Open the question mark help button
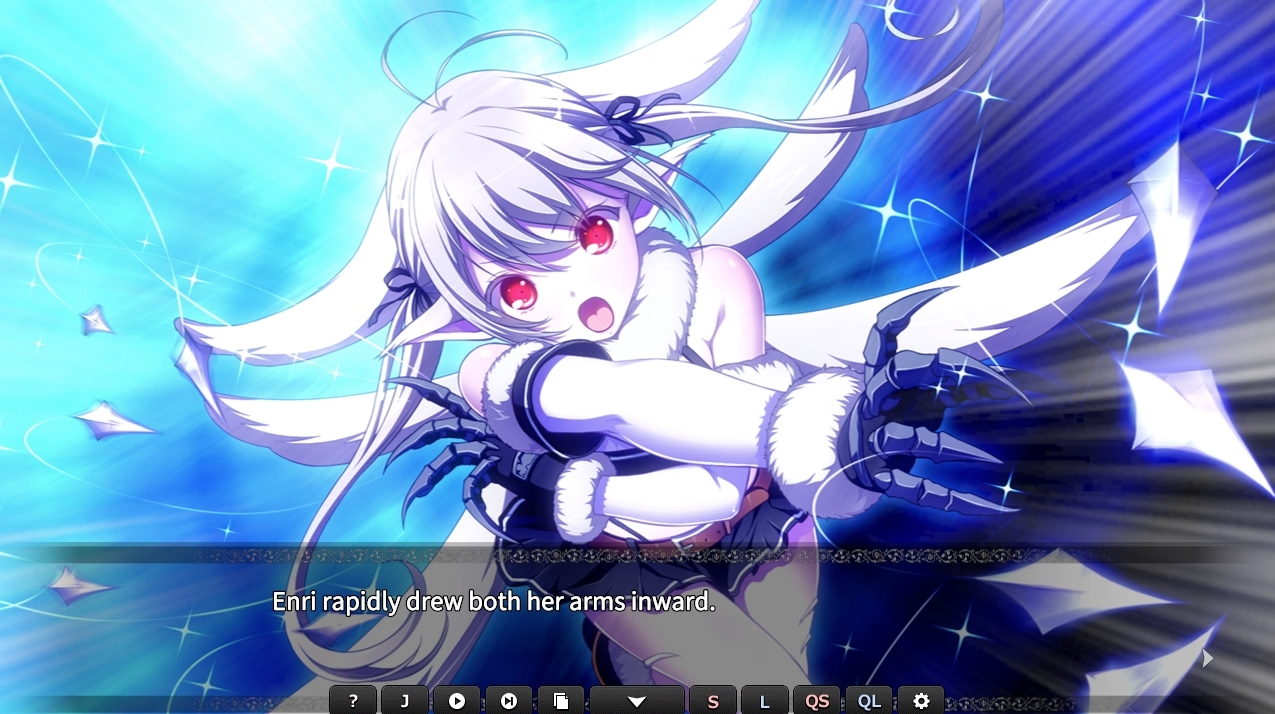Image resolution: width=1275 pixels, height=714 pixels. 353,701
